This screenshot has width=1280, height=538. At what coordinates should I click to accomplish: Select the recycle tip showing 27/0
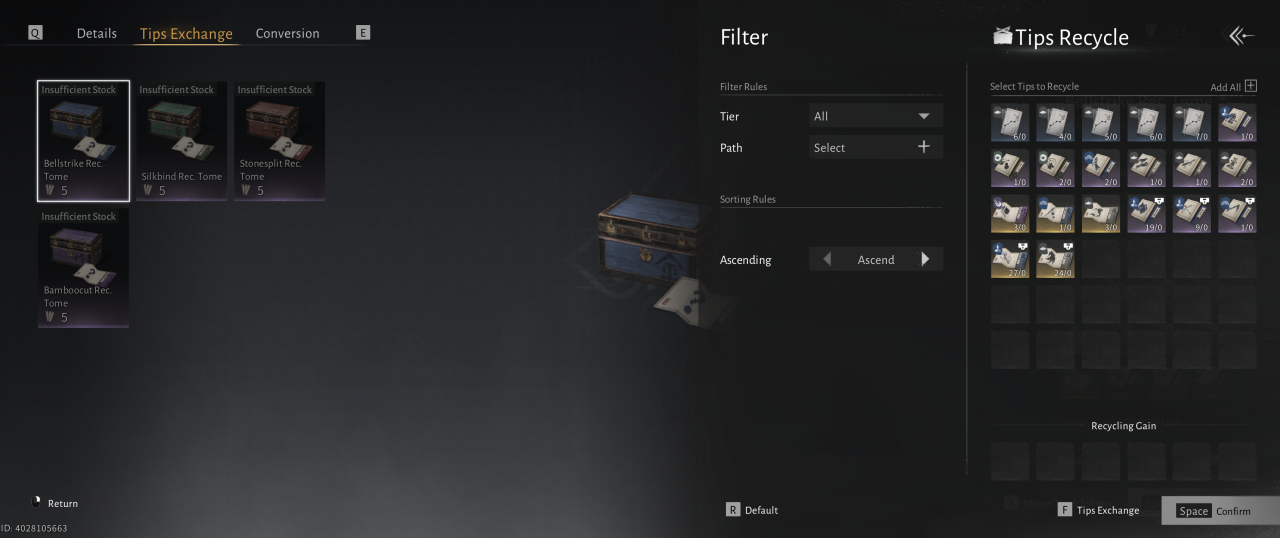(x=1010, y=259)
